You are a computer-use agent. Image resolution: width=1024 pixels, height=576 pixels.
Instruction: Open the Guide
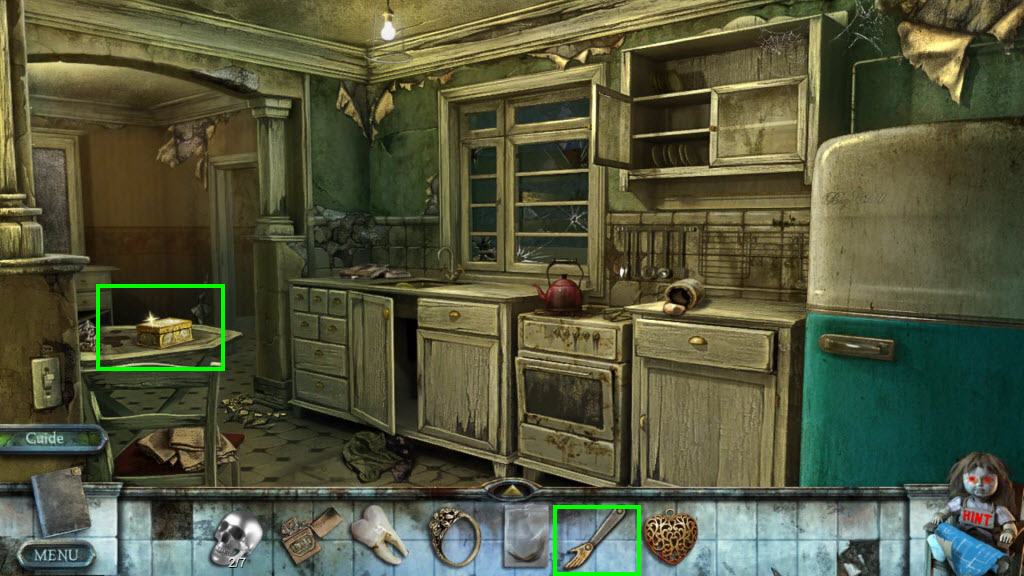pos(46,439)
